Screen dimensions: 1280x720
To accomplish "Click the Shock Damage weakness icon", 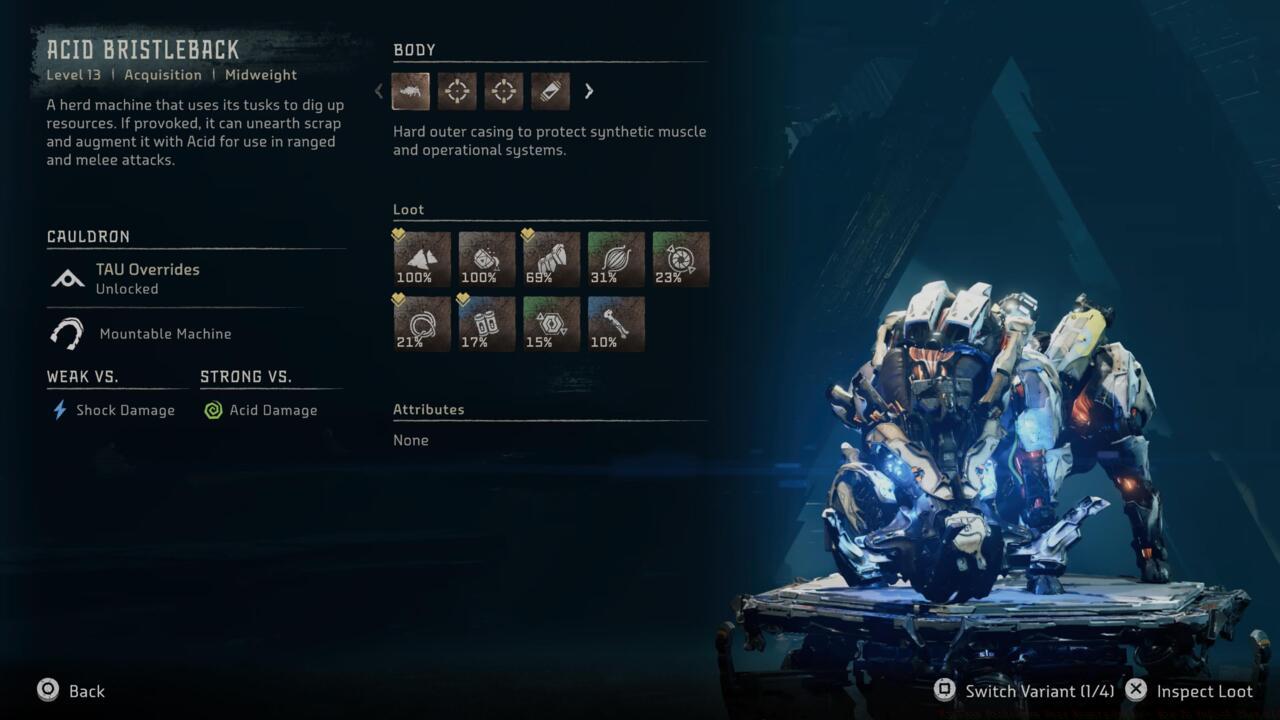I will (x=55, y=410).
